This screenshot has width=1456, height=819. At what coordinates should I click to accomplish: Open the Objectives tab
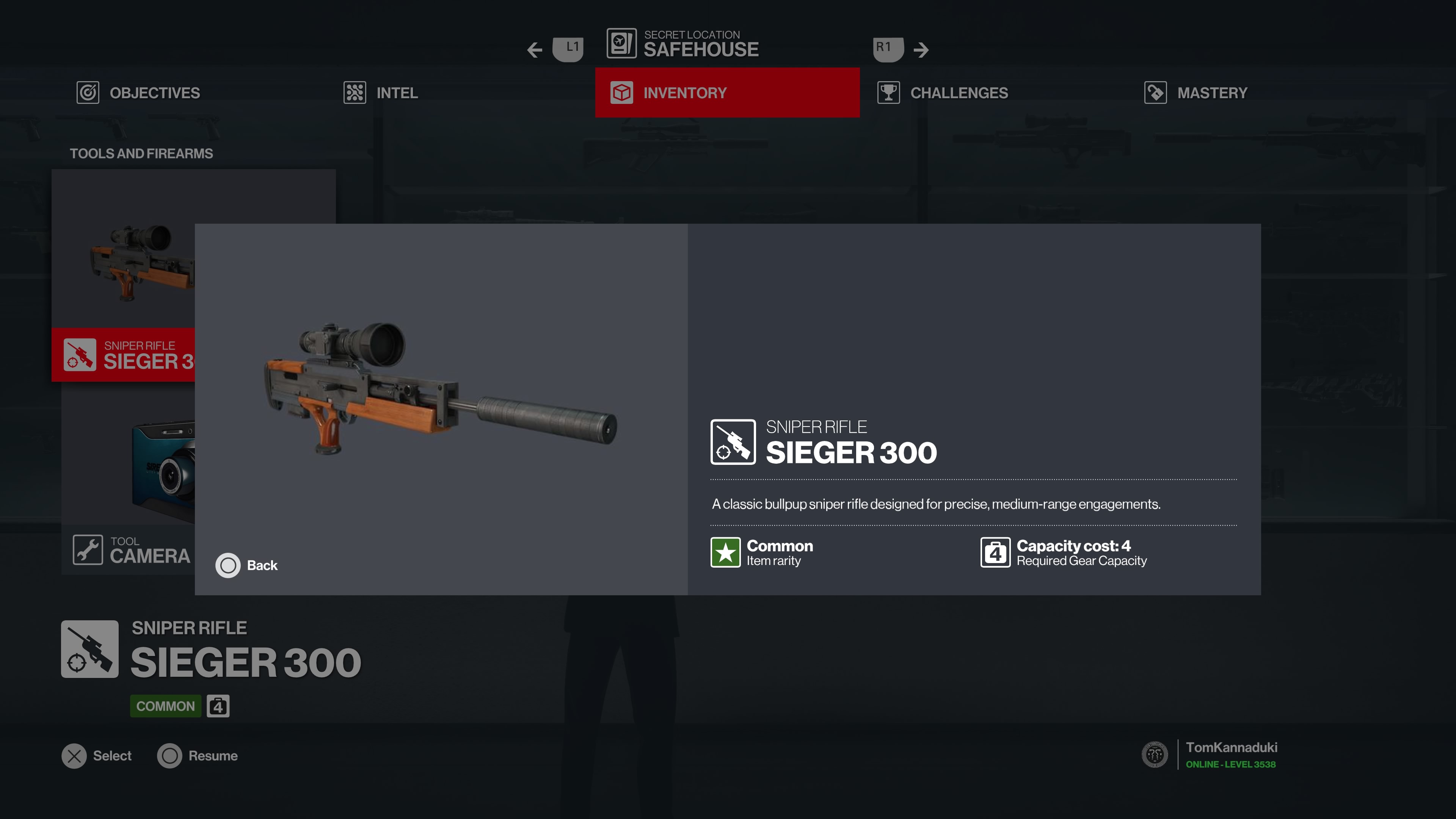(154, 93)
